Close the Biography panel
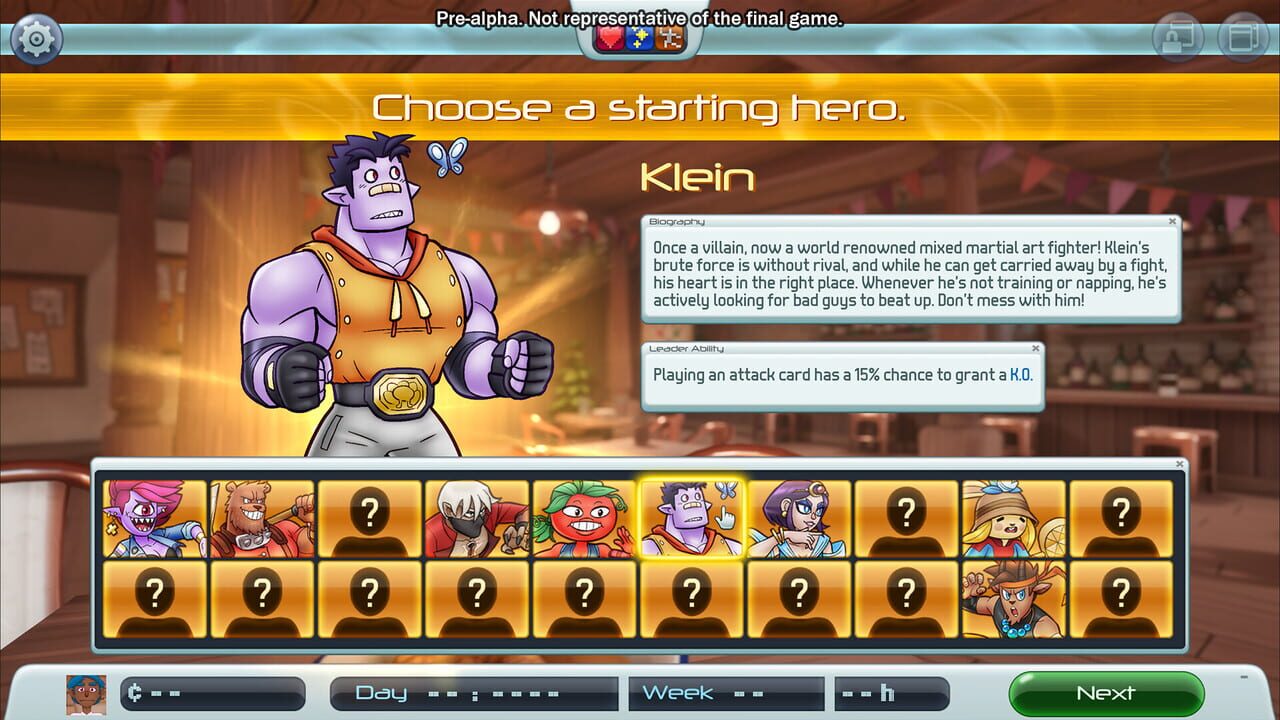This screenshot has width=1280, height=720. pyautogui.click(x=1174, y=220)
